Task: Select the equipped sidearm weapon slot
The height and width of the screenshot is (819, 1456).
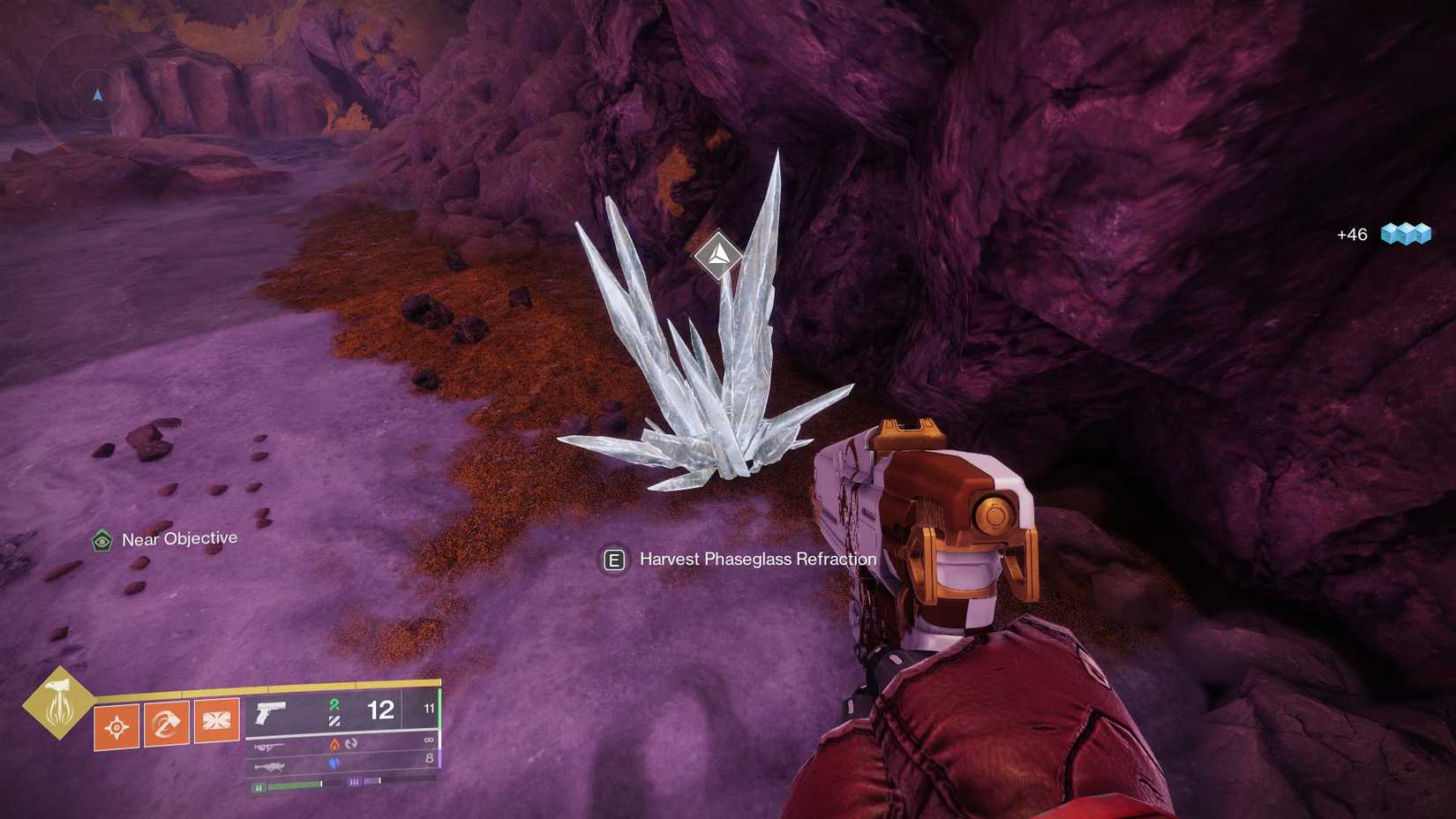Action: pyautogui.click(x=271, y=712)
